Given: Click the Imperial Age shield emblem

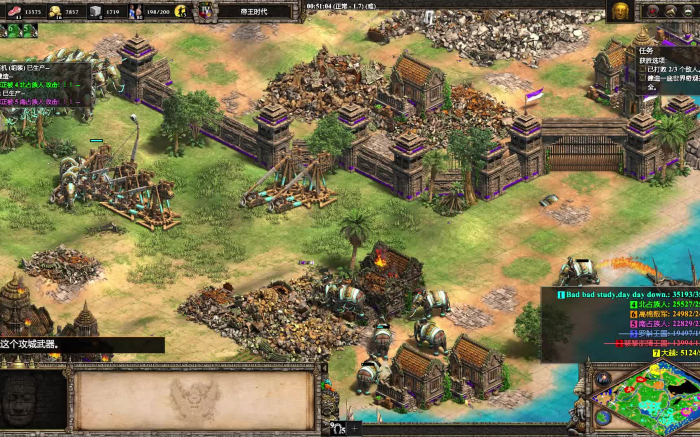Looking at the screenshot, I should tap(206, 11).
